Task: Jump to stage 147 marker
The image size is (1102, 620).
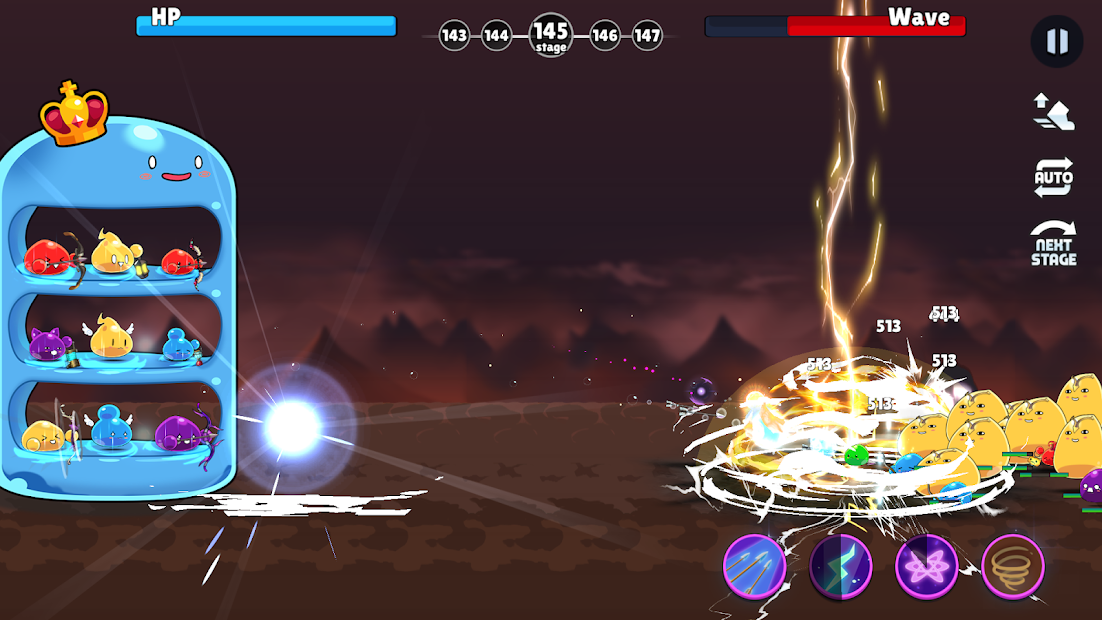Action: coord(647,36)
